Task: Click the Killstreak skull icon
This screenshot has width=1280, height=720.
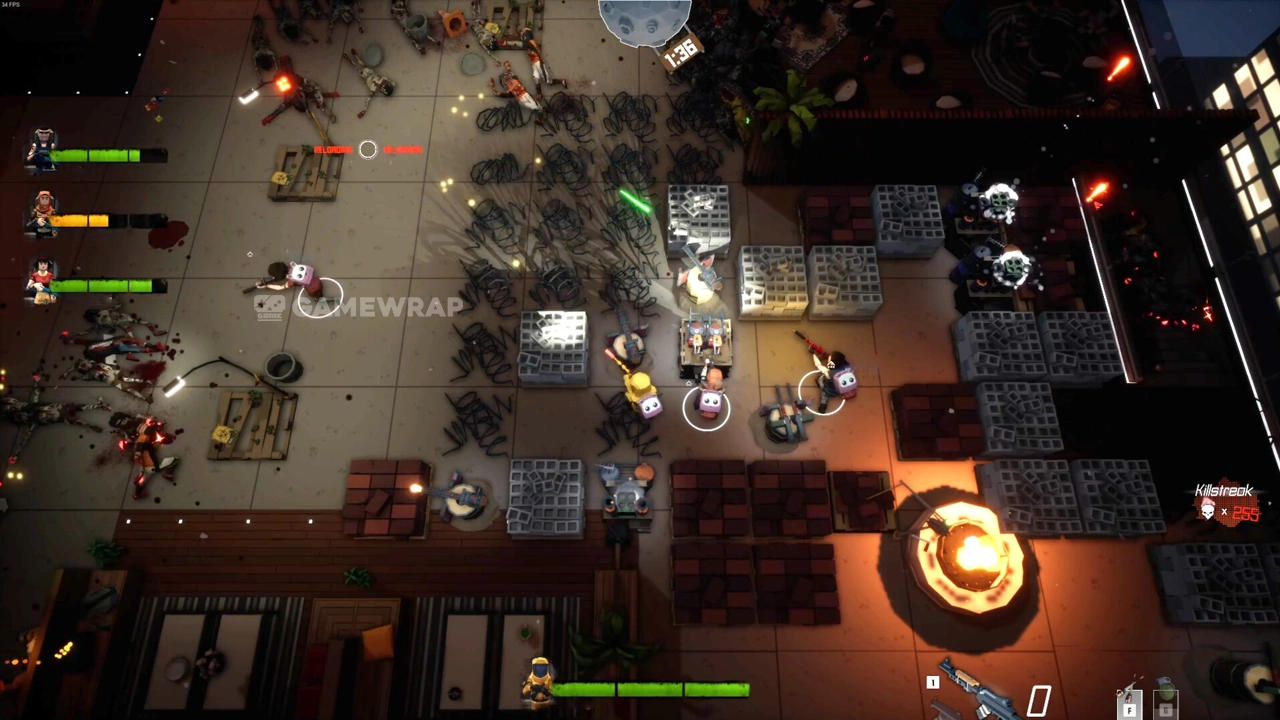Action: coord(1207,512)
